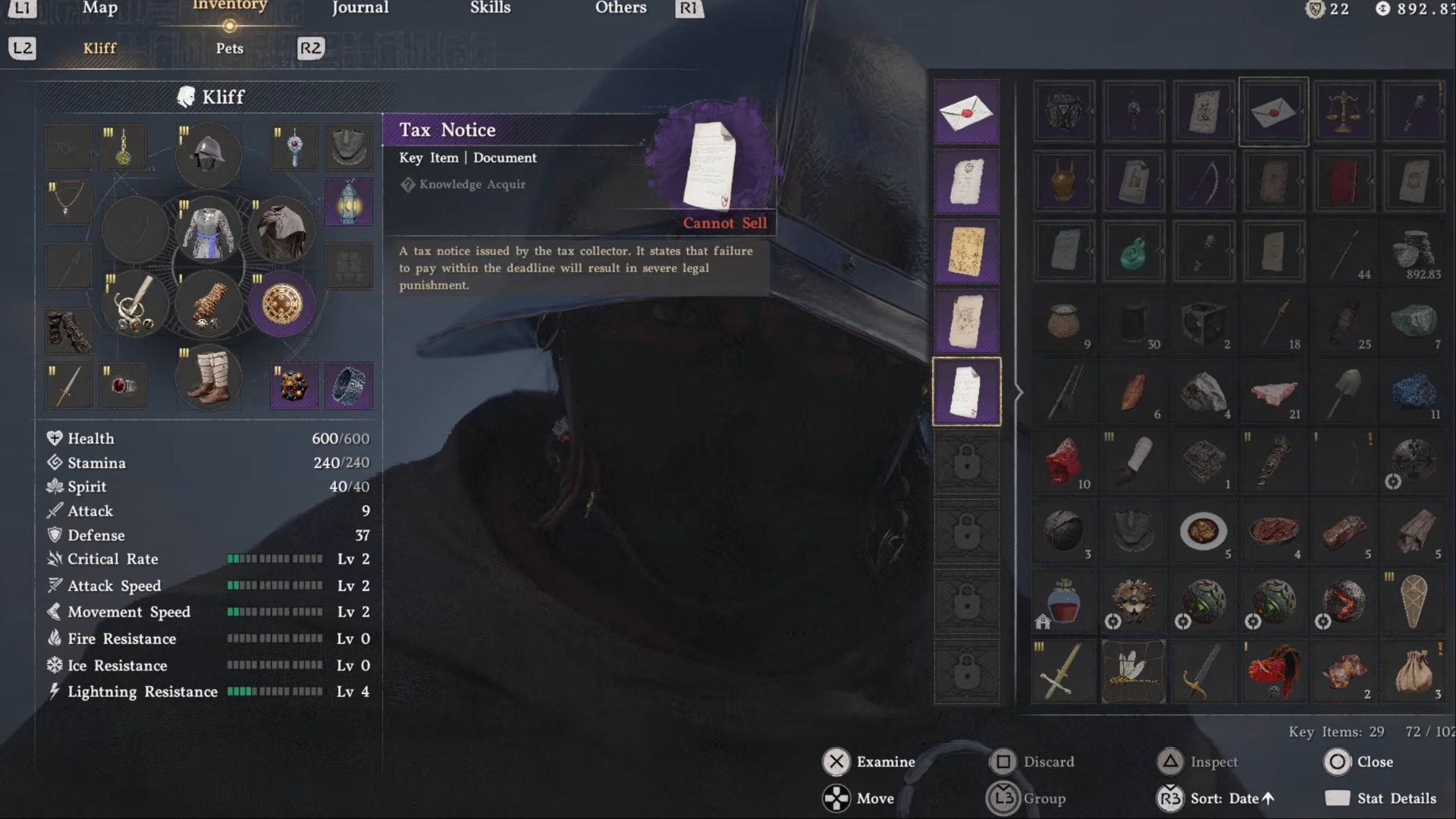The width and height of the screenshot is (1456, 819).
Task: Select the golden scales inventory item
Action: 1343,111
